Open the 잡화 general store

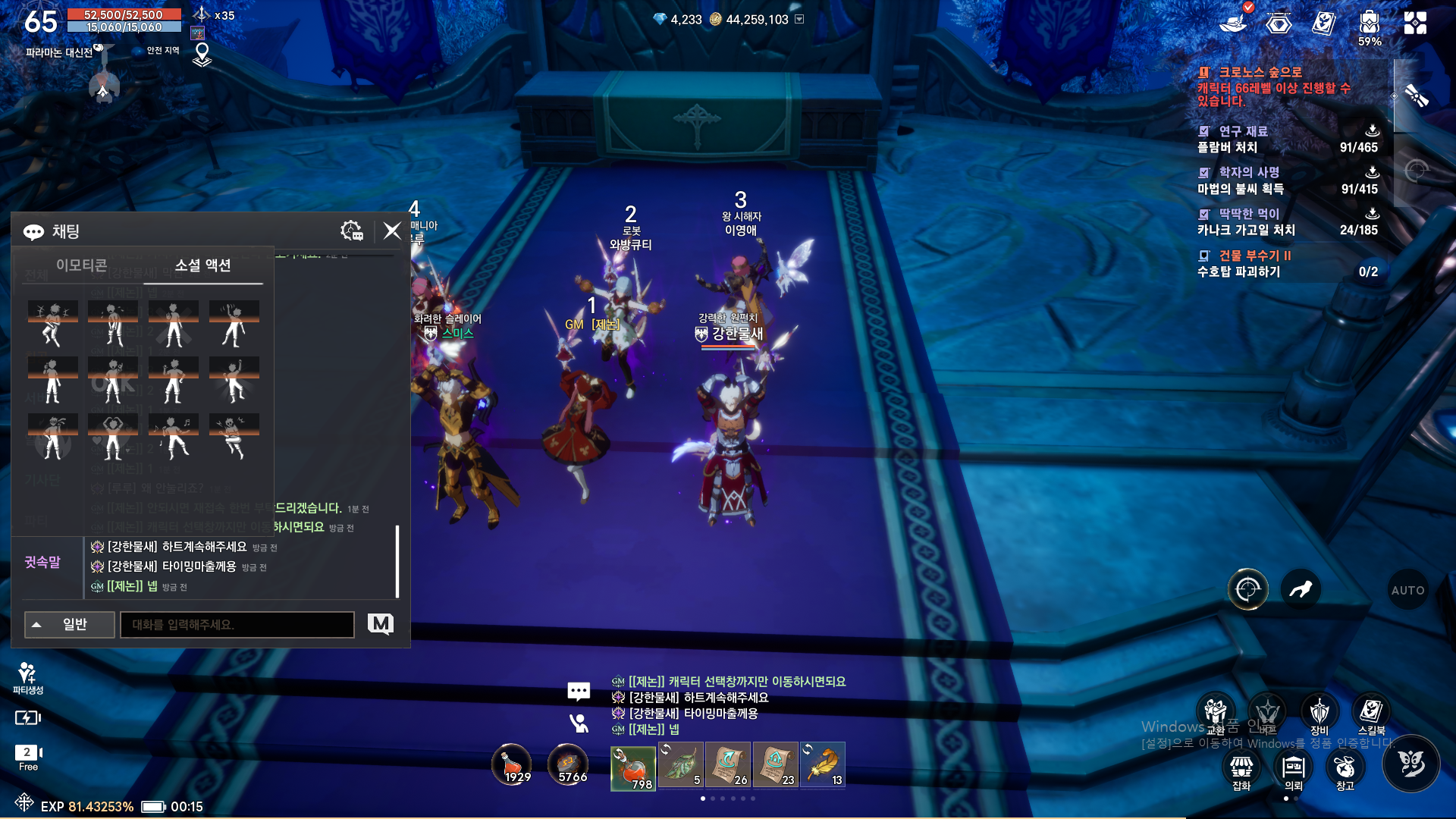tap(1241, 769)
